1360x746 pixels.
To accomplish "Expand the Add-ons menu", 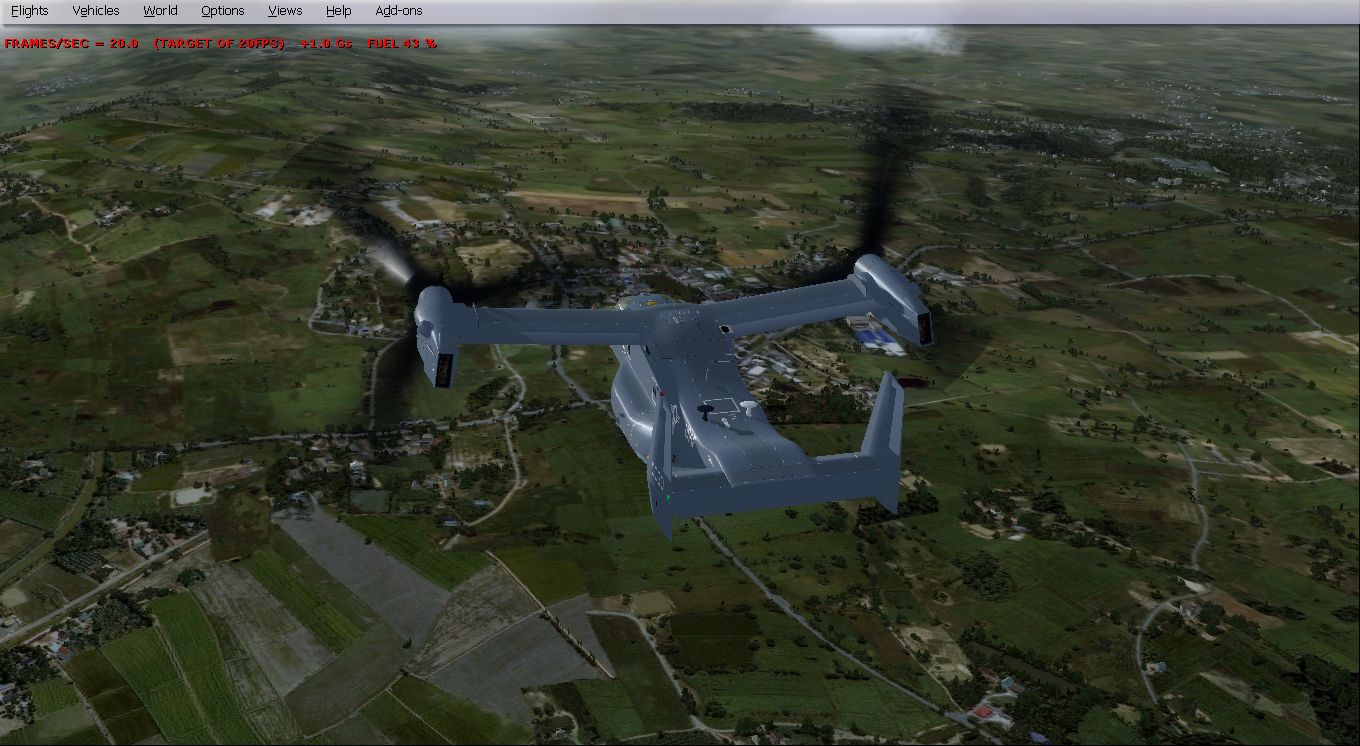I will pyautogui.click(x=399, y=11).
